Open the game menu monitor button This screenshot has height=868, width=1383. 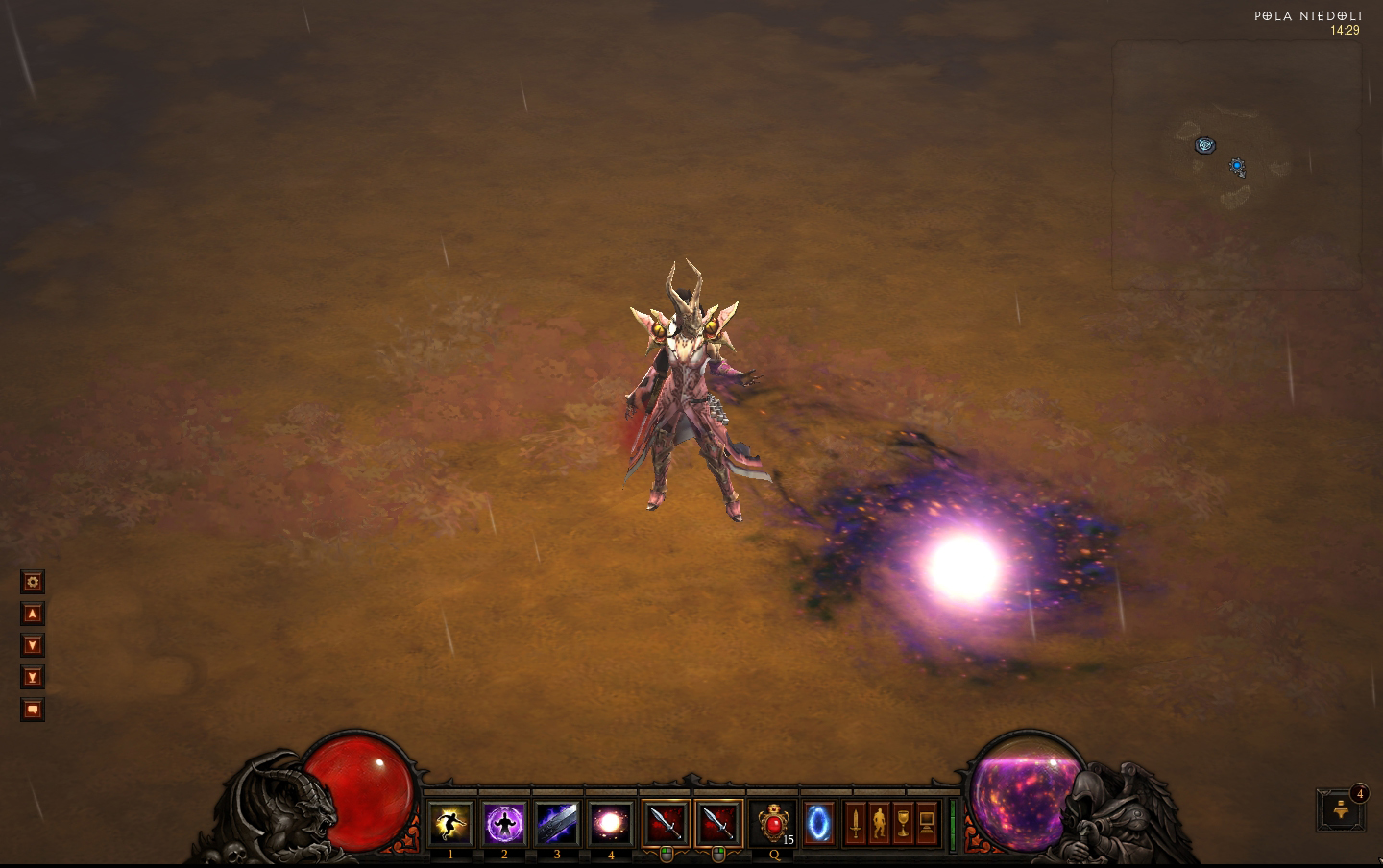[927, 823]
